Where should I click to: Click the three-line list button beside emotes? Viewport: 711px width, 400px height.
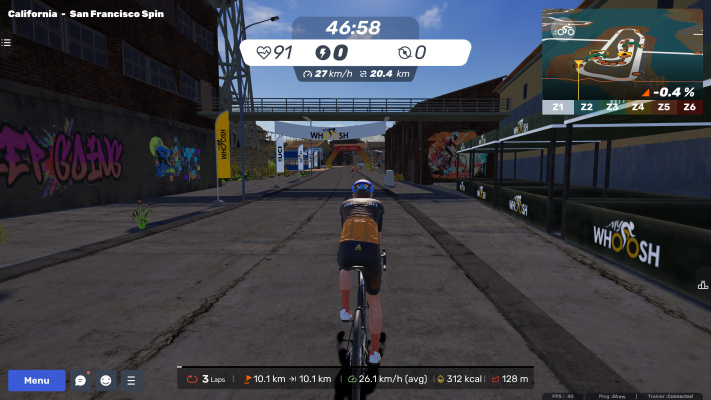pyautogui.click(x=130, y=380)
